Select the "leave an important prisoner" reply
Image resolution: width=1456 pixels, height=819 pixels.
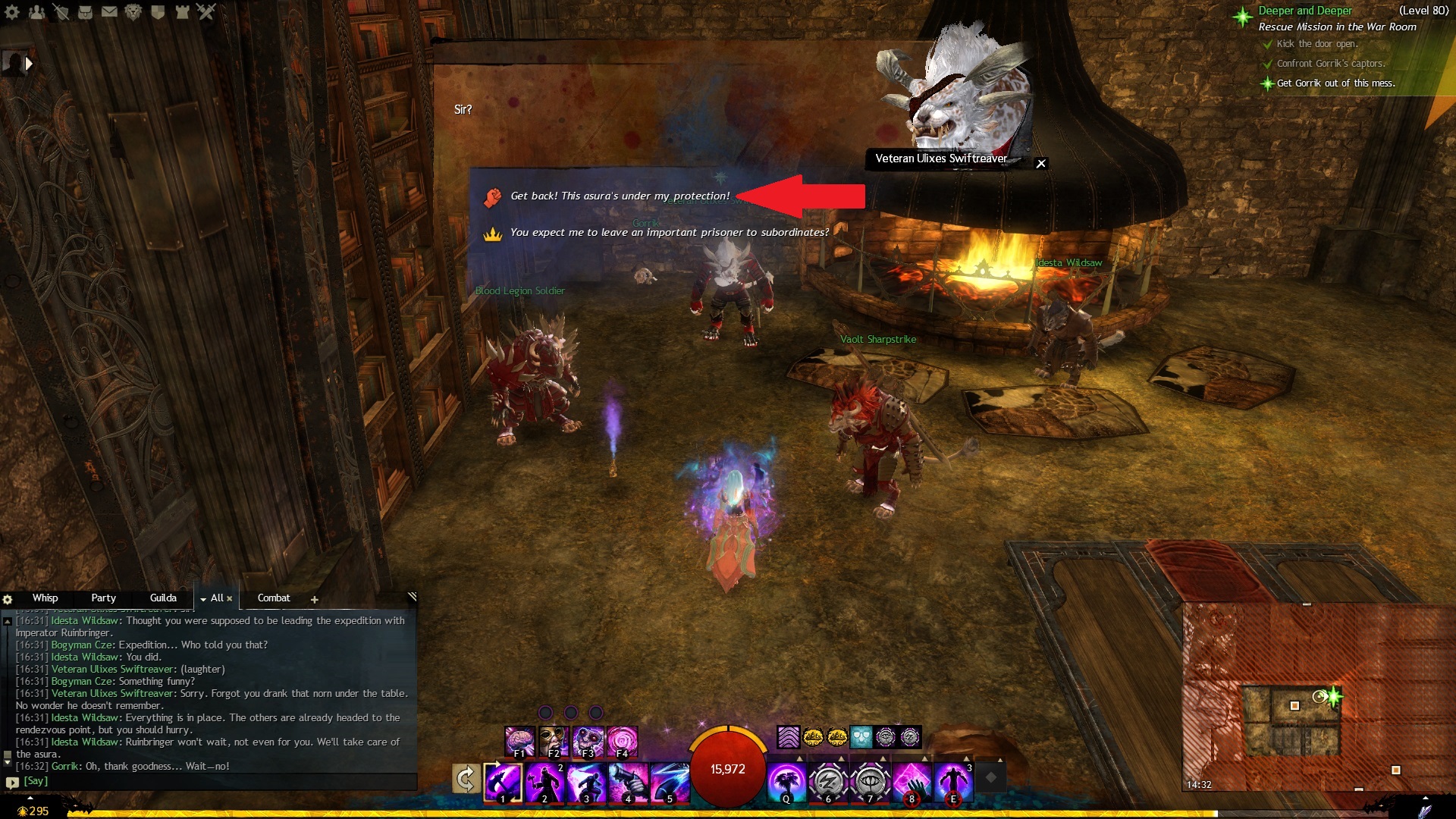coord(669,233)
